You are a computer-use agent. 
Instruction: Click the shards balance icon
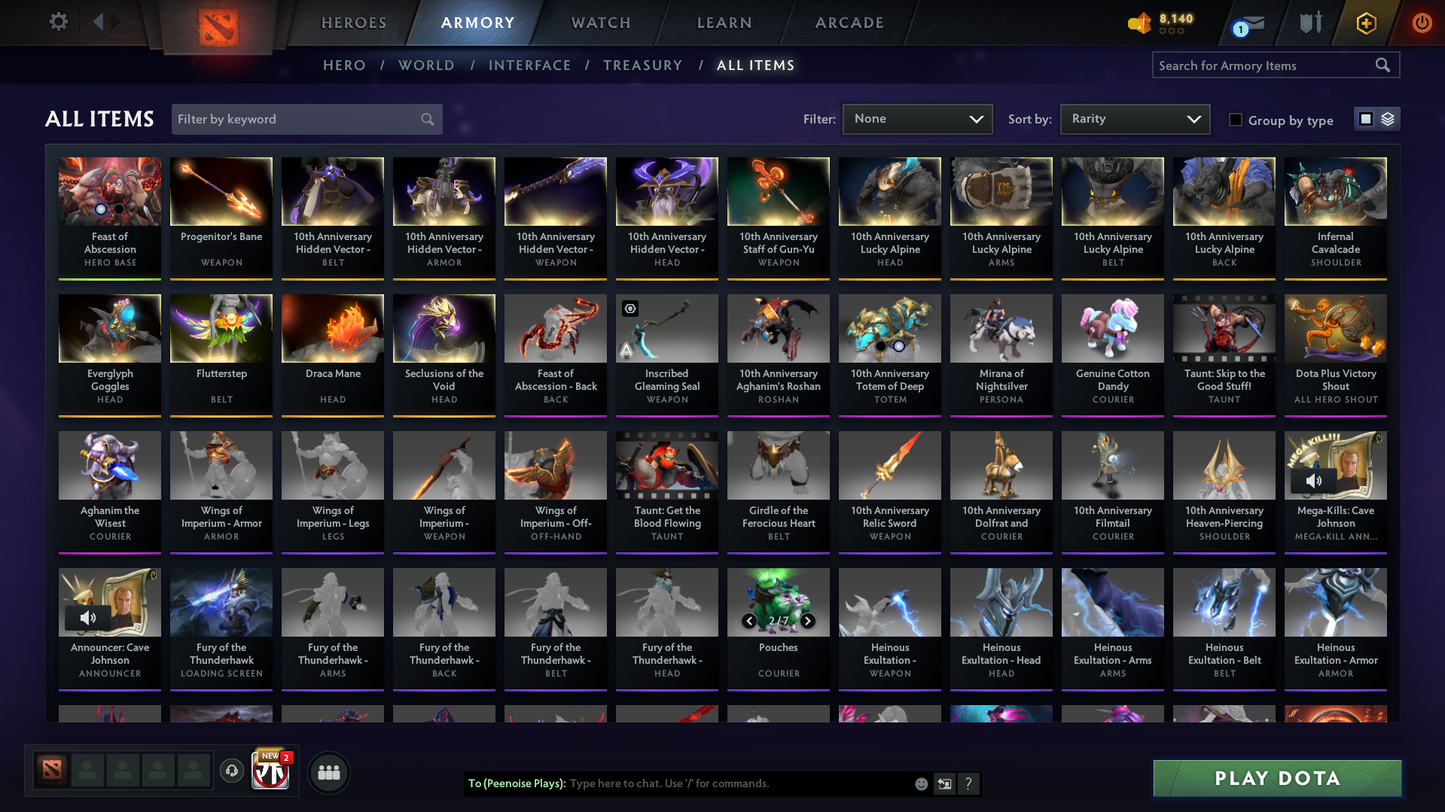pos(1139,22)
